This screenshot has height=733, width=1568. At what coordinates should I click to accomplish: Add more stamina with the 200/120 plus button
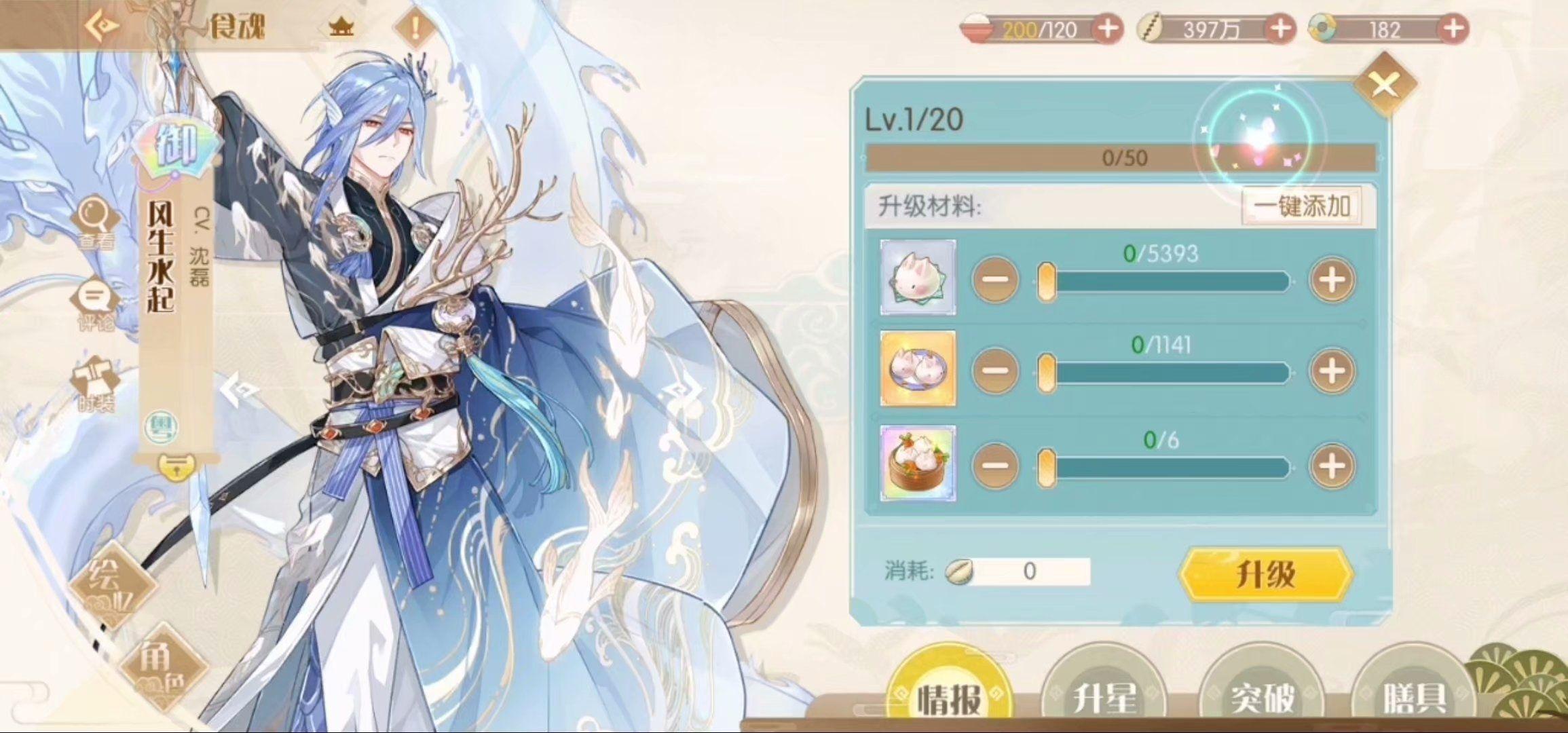point(1107,29)
